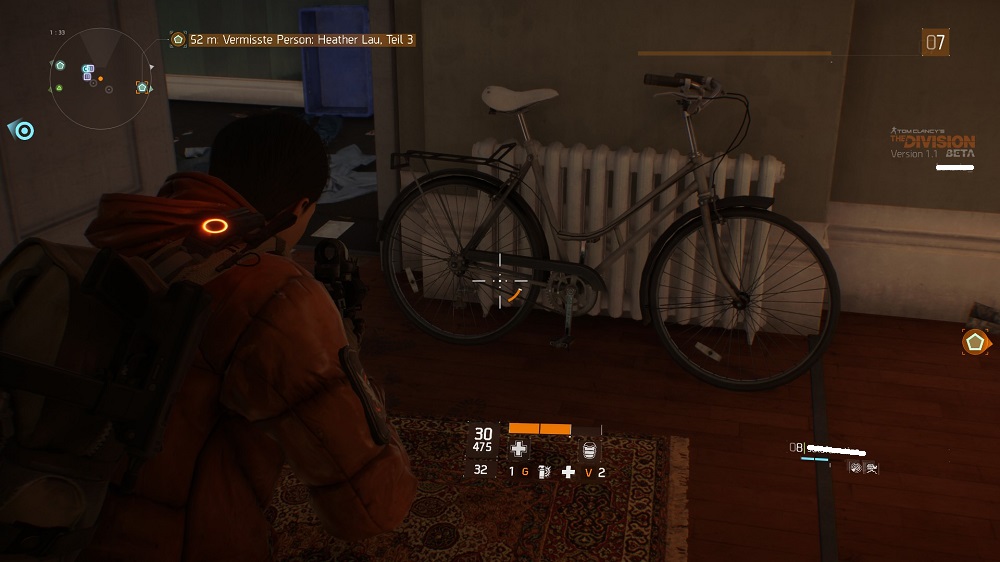The image size is (1000, 562).
Task: Activate the barrel-shaped skill icon
Action: [589, 449]
